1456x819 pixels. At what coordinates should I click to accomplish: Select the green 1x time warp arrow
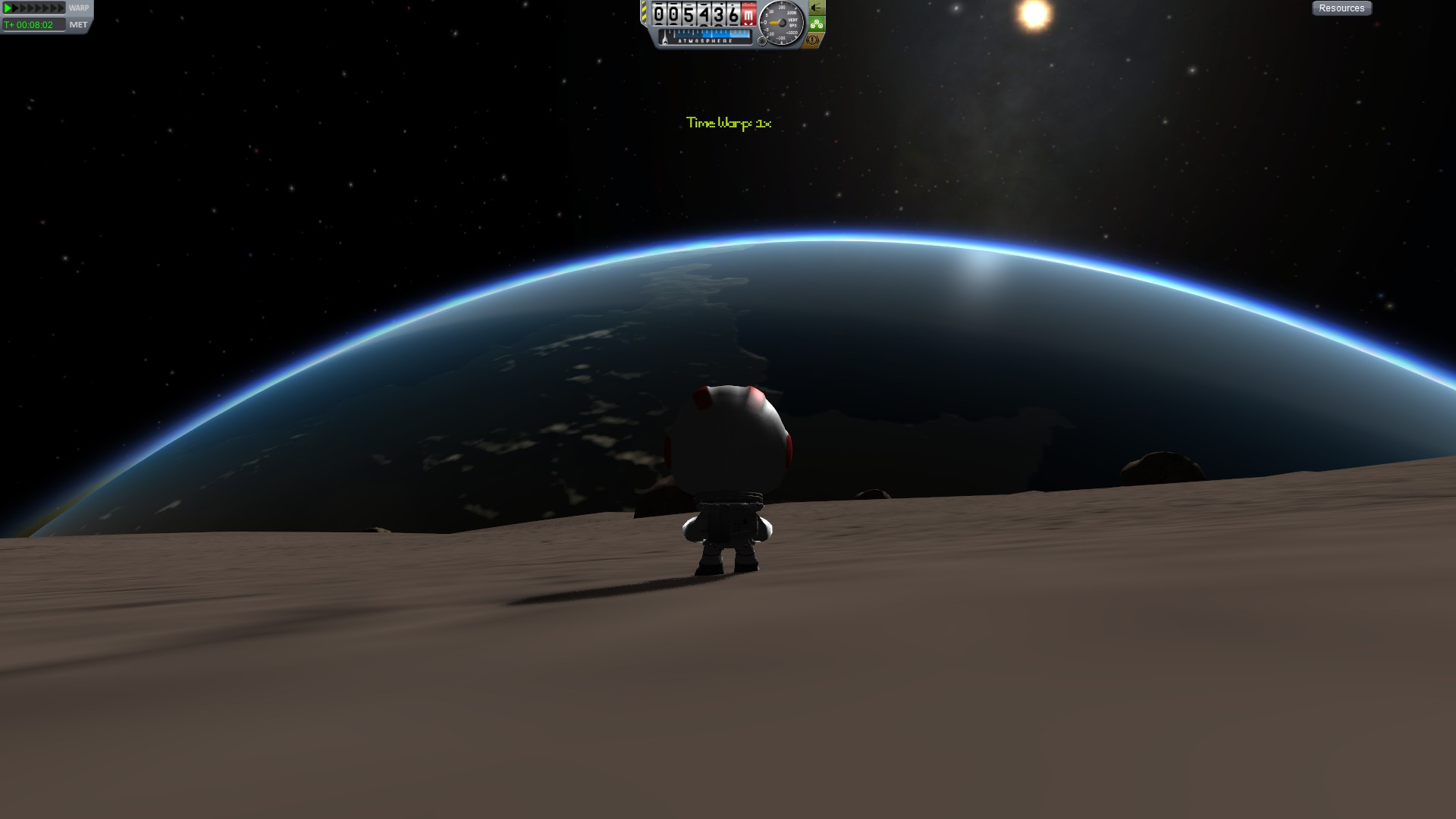[8, 8]
